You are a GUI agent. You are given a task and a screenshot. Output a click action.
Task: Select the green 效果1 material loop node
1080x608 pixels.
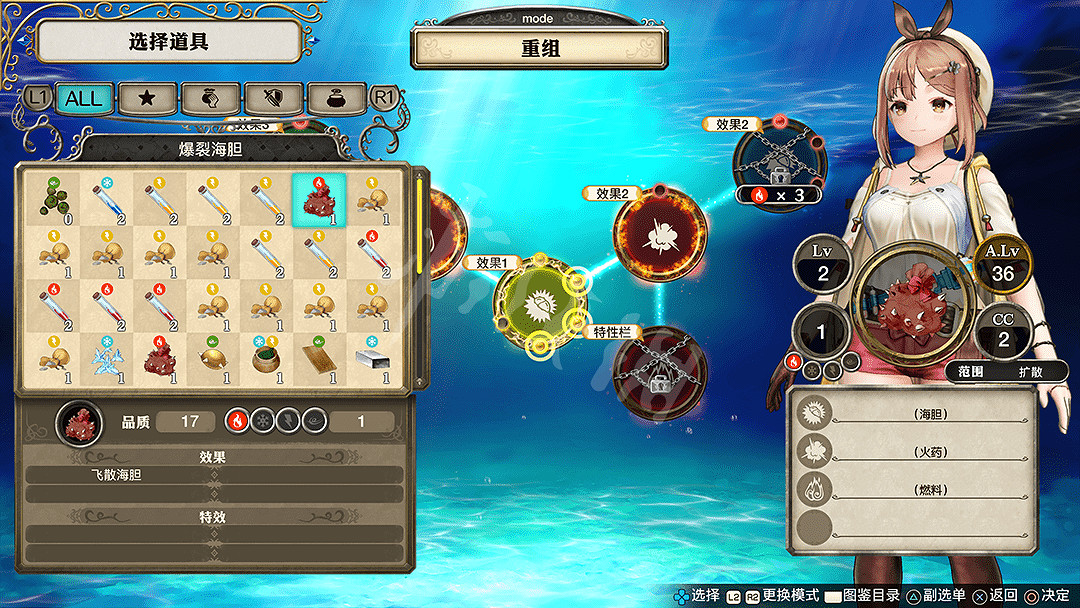(540, 304)
